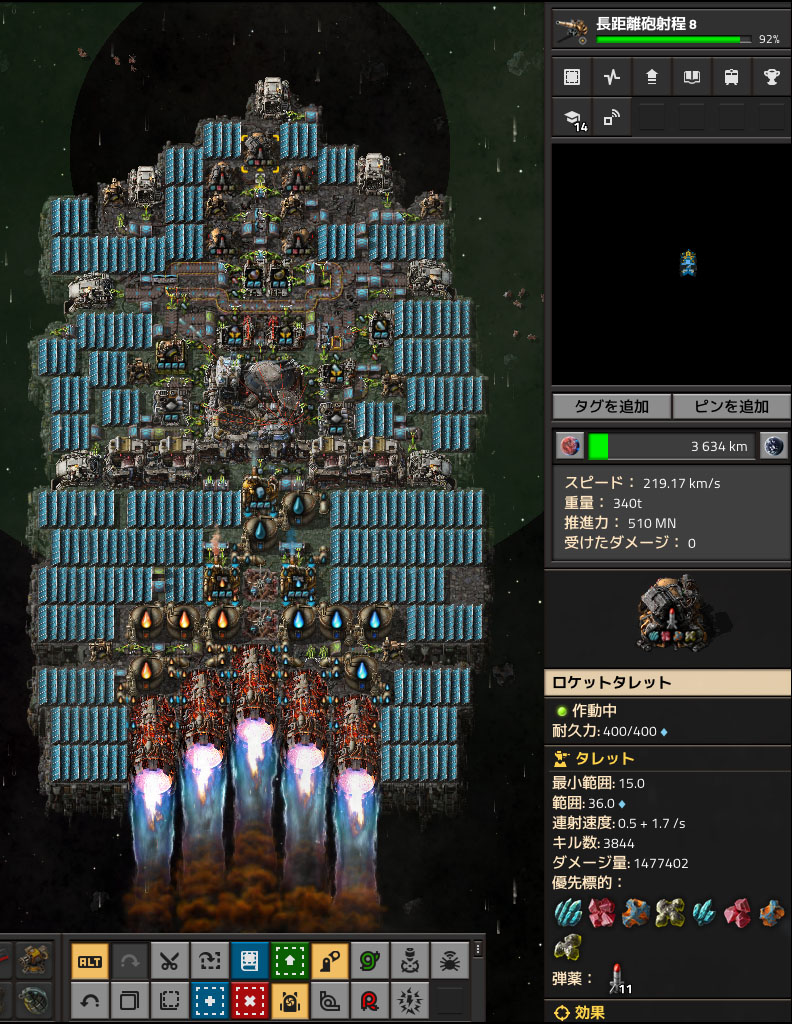Click the minimap view
Screen dimensions: 792x1024
[x=671, y=265]
